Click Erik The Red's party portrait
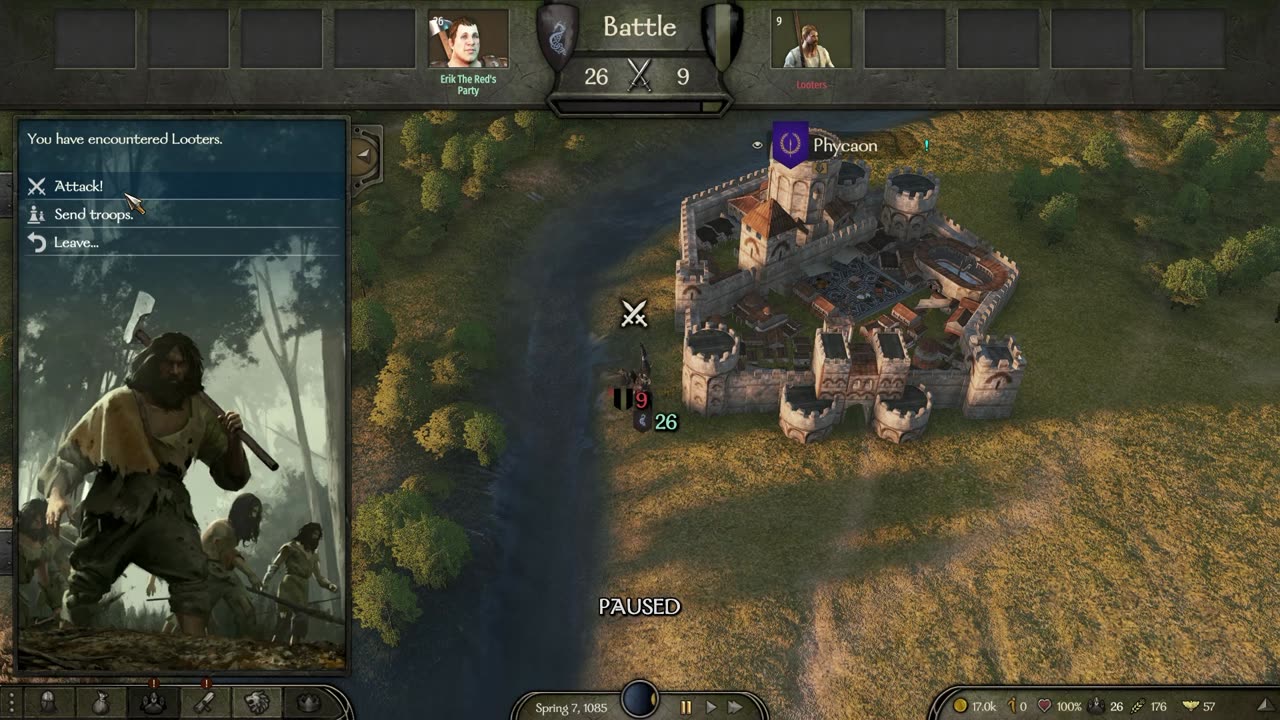This screenshot has height=720, width=1280. (468, 40)
